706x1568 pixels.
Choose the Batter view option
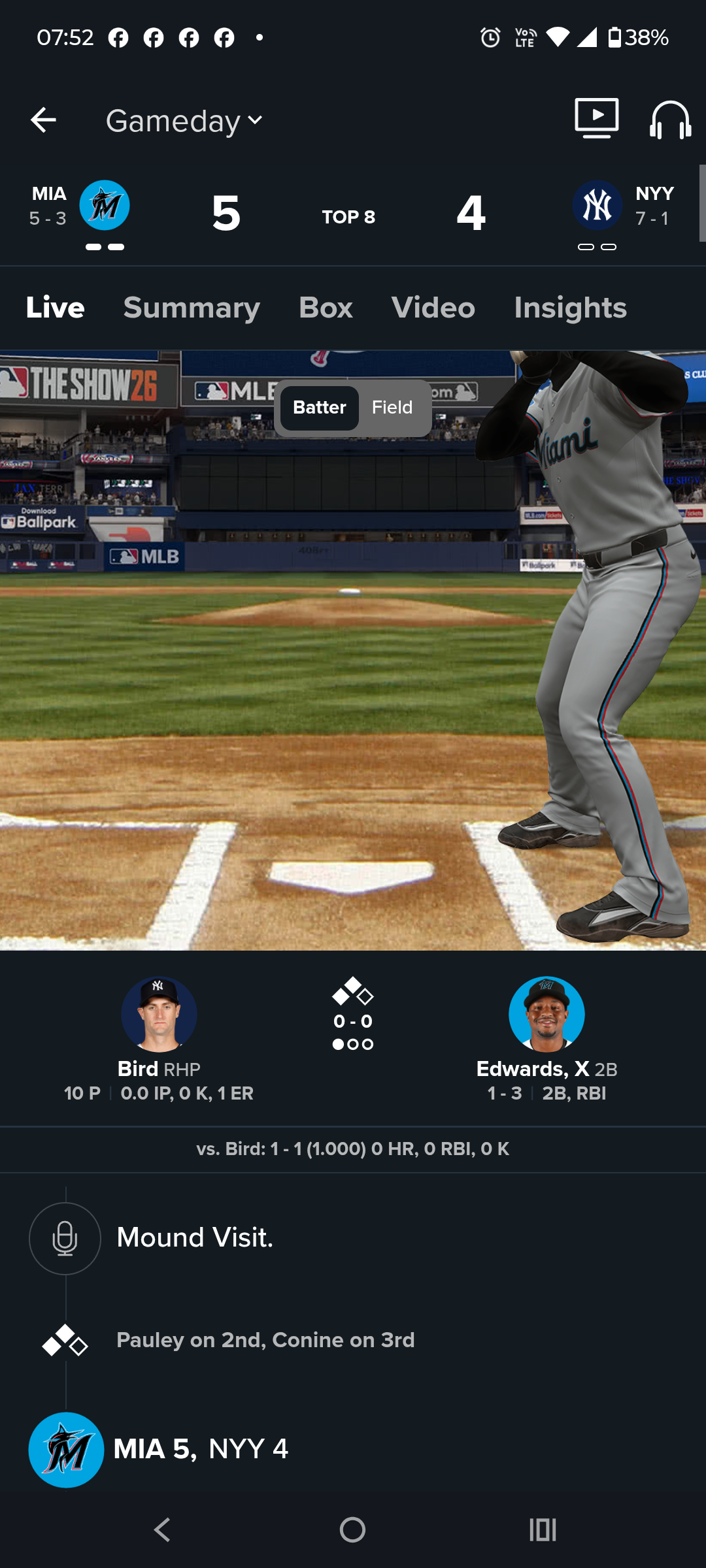click(319, 408)
